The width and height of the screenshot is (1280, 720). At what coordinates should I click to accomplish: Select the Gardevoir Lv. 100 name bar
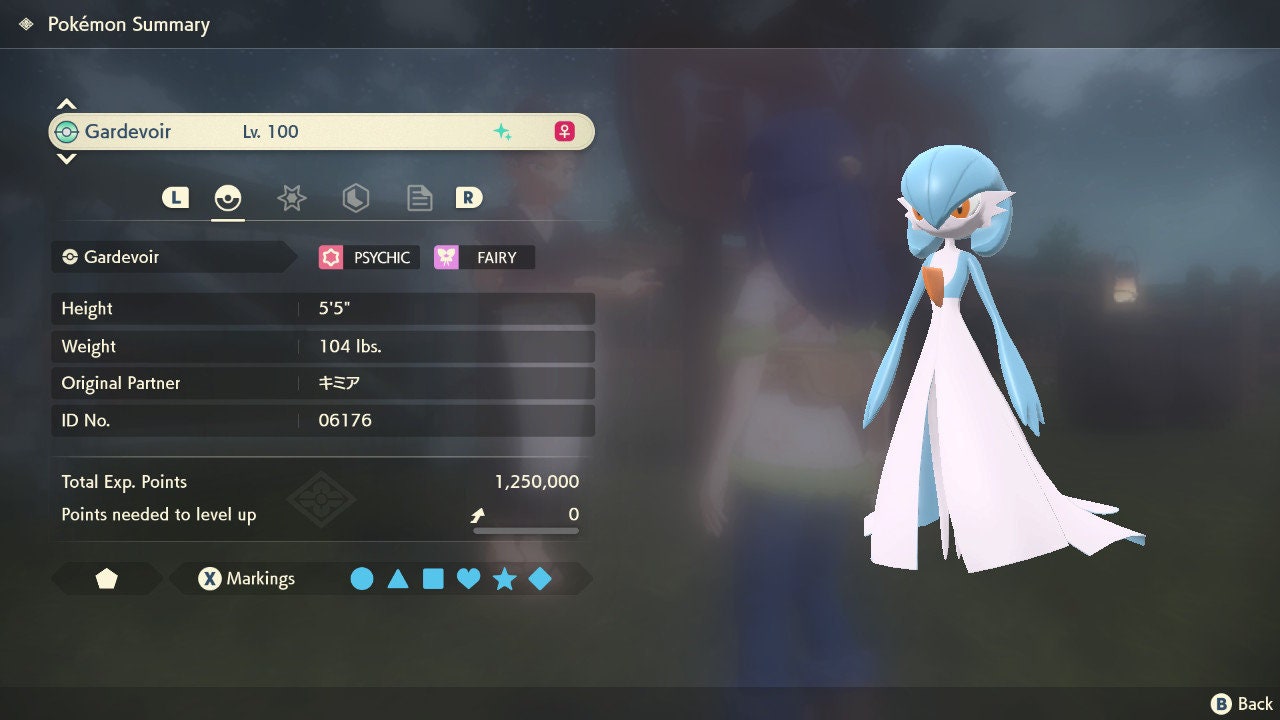pos(321,132)
